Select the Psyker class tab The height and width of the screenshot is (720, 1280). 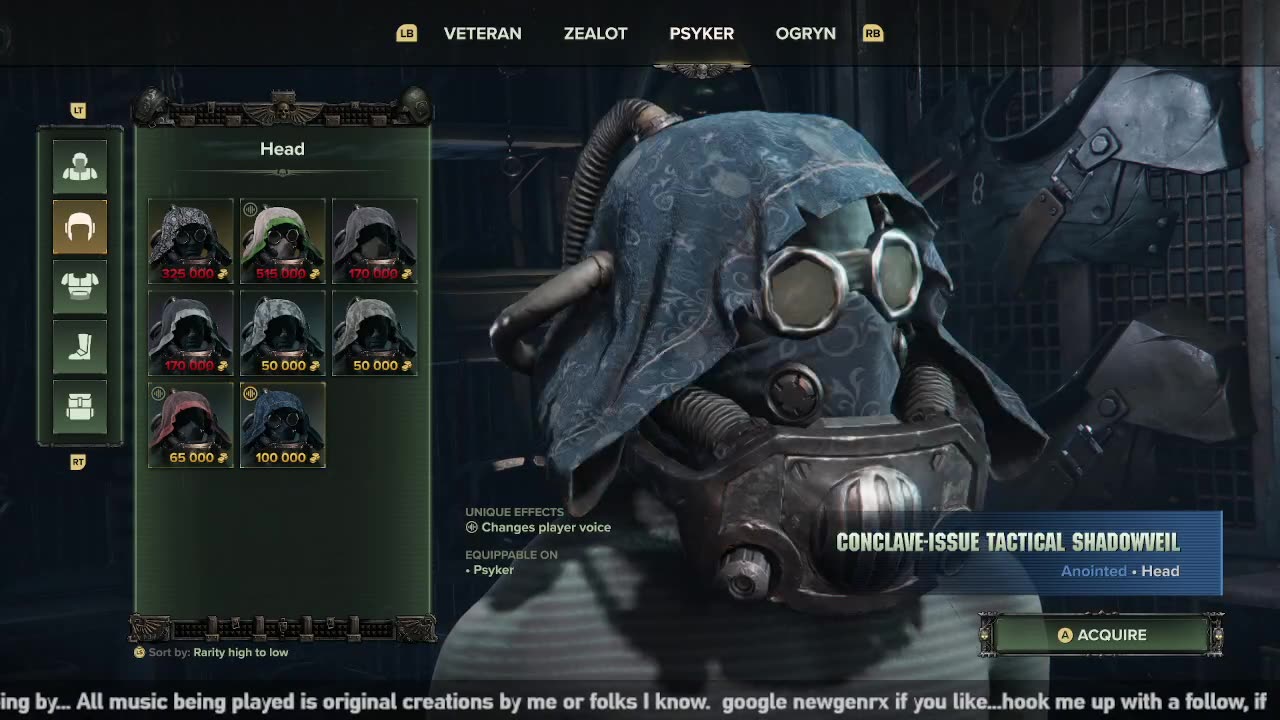(x=701, y=33)
